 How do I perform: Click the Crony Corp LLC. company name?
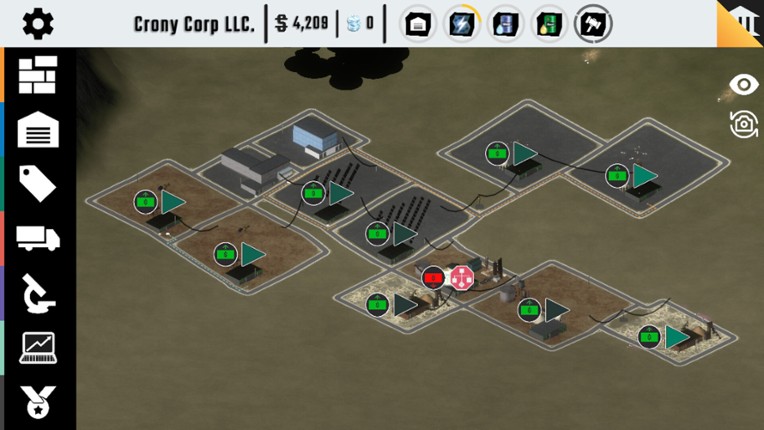coord(194,24)
